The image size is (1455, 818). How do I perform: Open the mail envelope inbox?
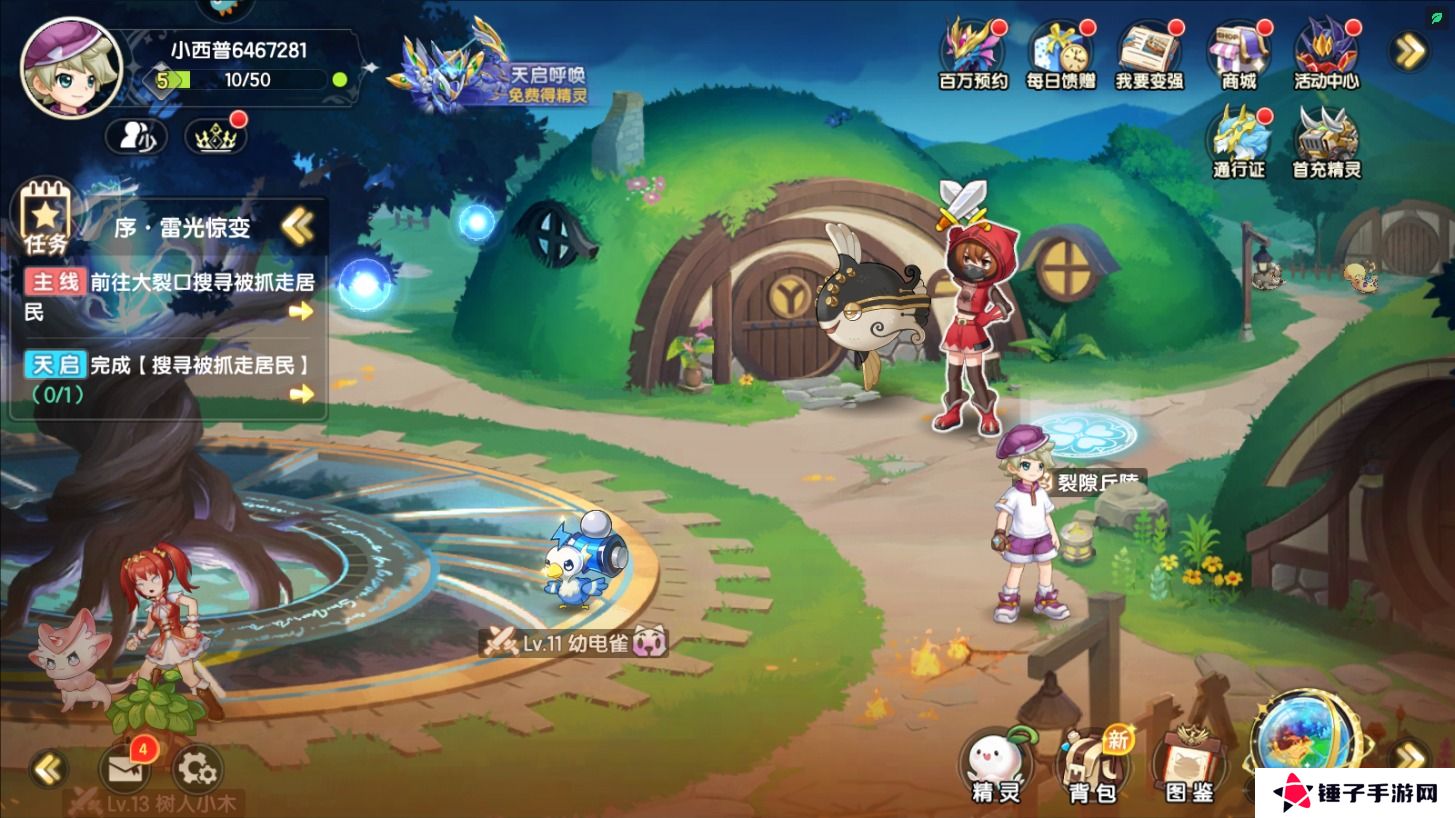pyautogui.click(x=124, y=768)
